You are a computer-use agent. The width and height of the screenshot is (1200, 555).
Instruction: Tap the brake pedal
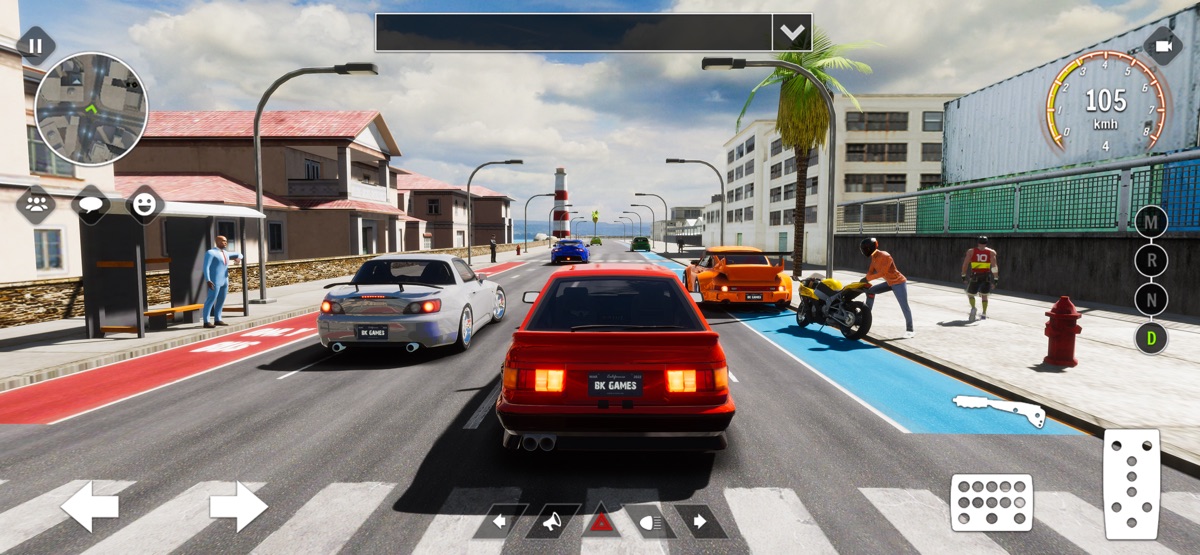pyautogui.click(x=991, y=501)
